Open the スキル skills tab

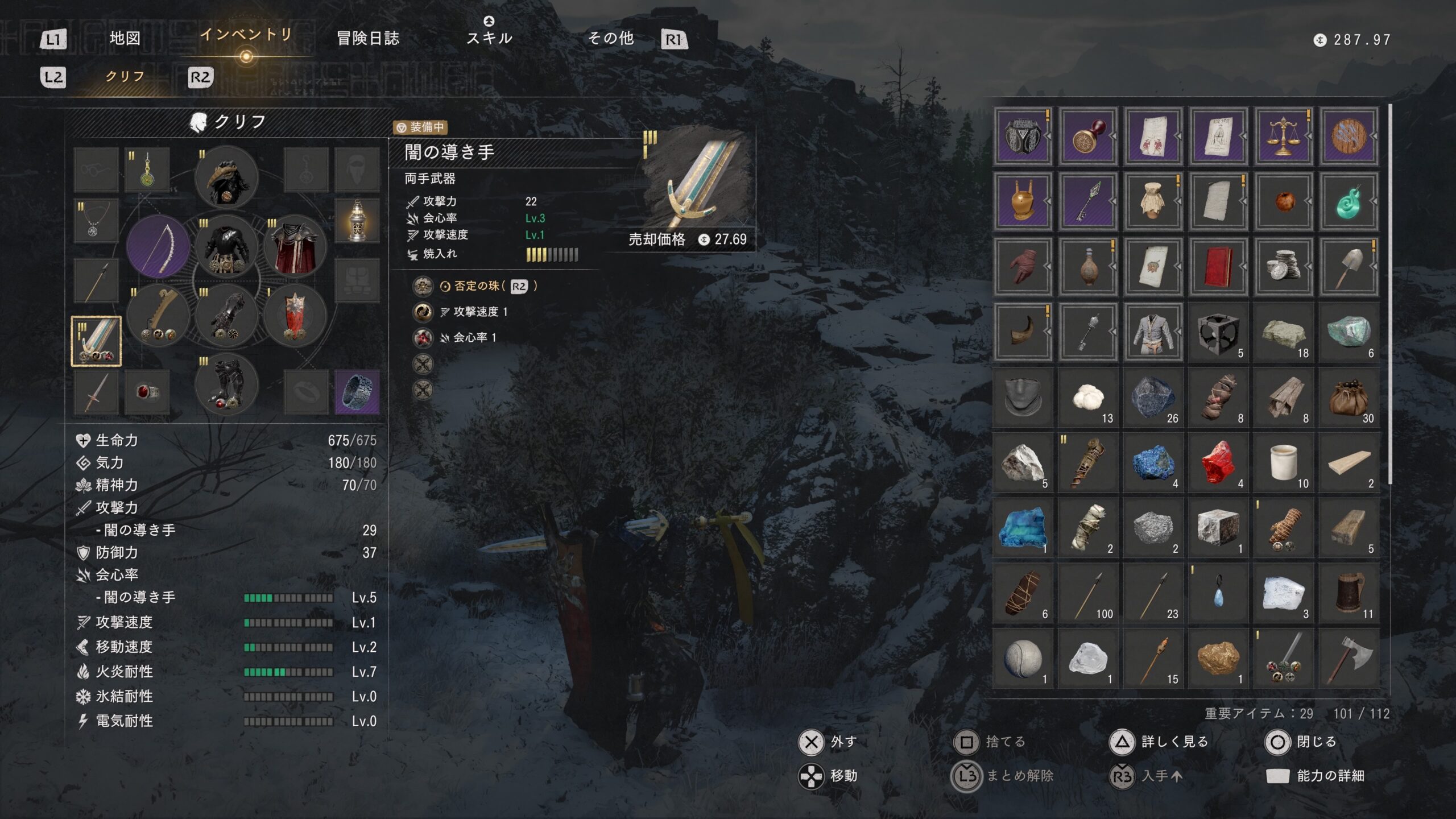click(x=489, y=38)
